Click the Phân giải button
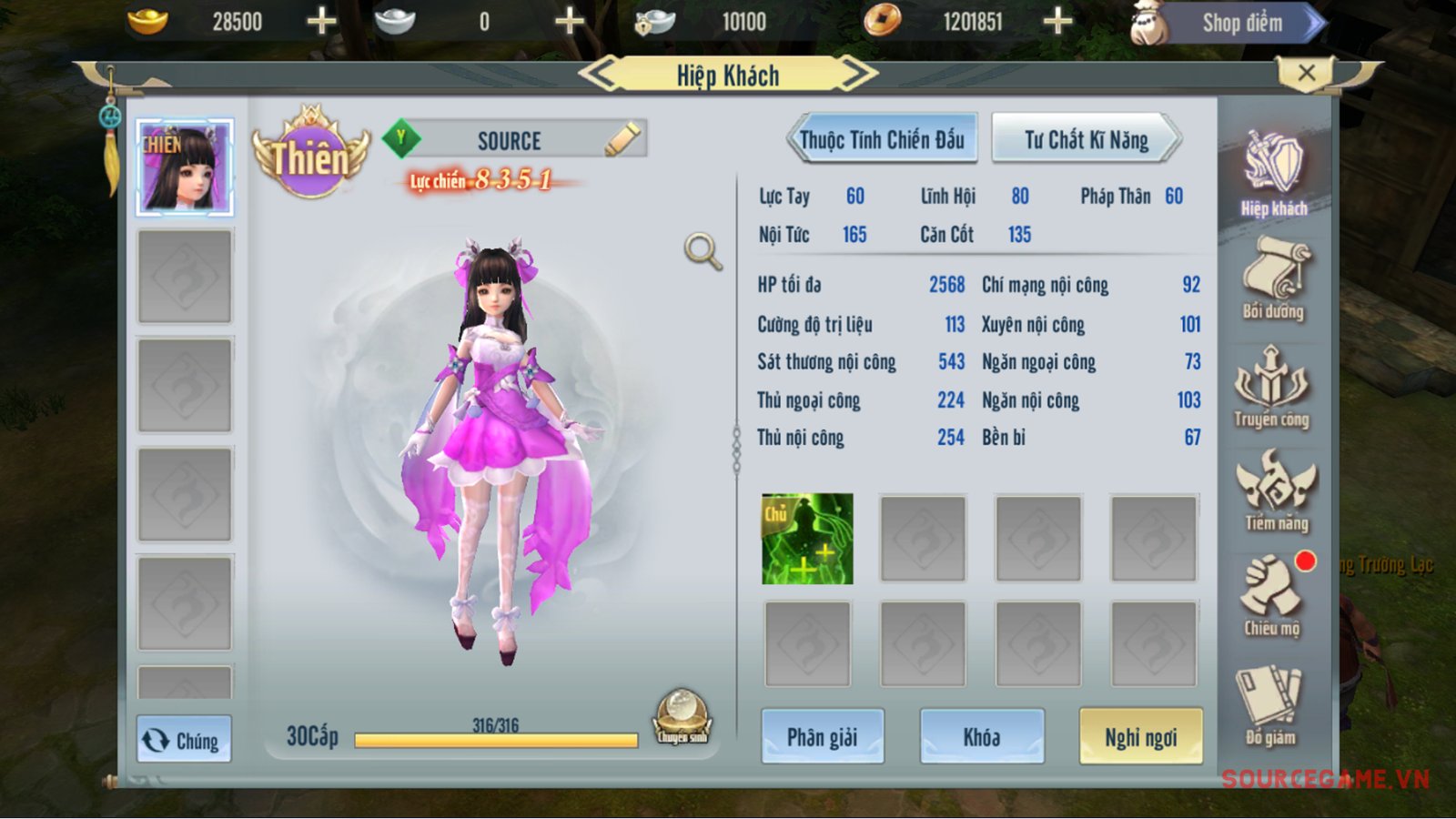This screenshot has height=819, width=1456. (x=822, y=736)
